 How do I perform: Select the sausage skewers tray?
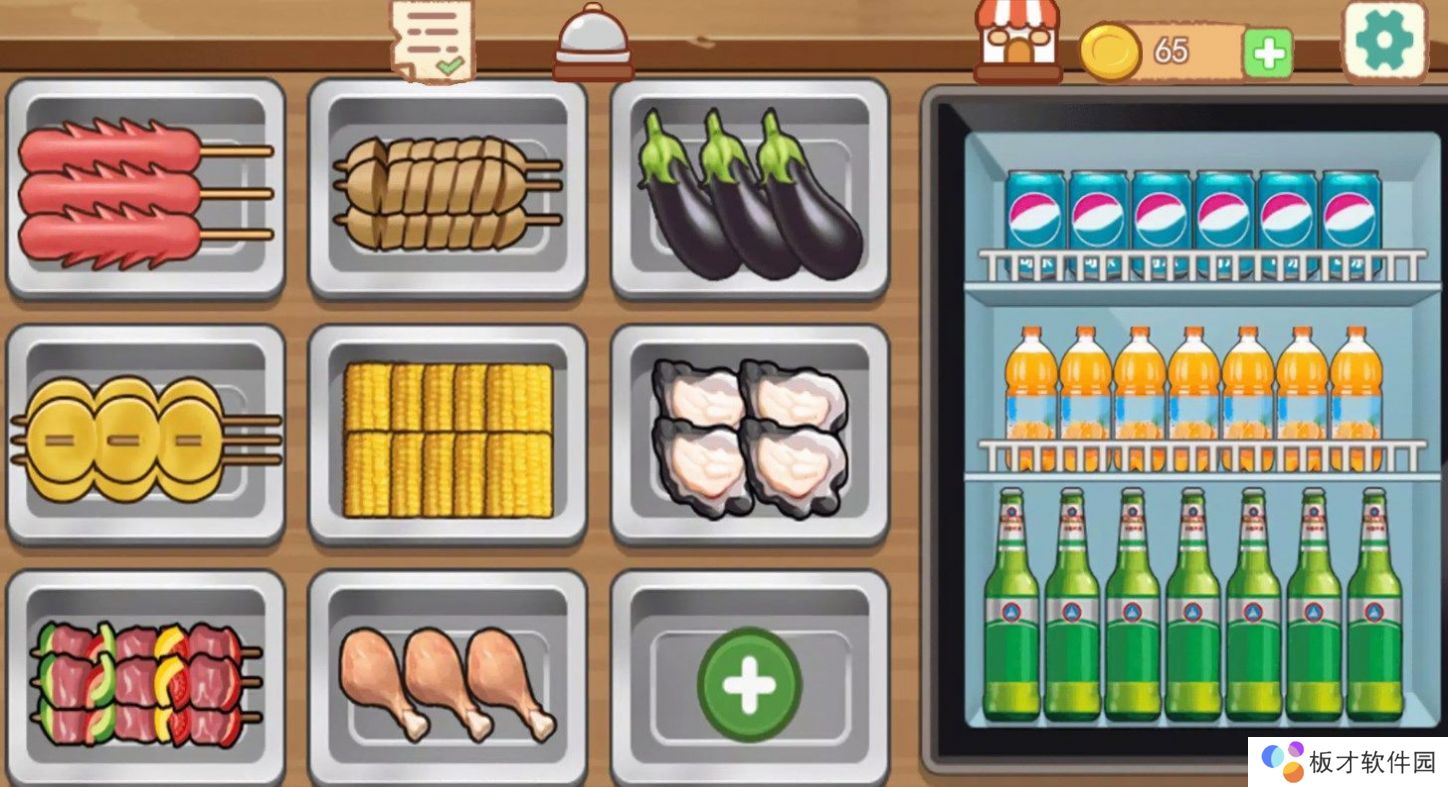[x=145, y=188]
